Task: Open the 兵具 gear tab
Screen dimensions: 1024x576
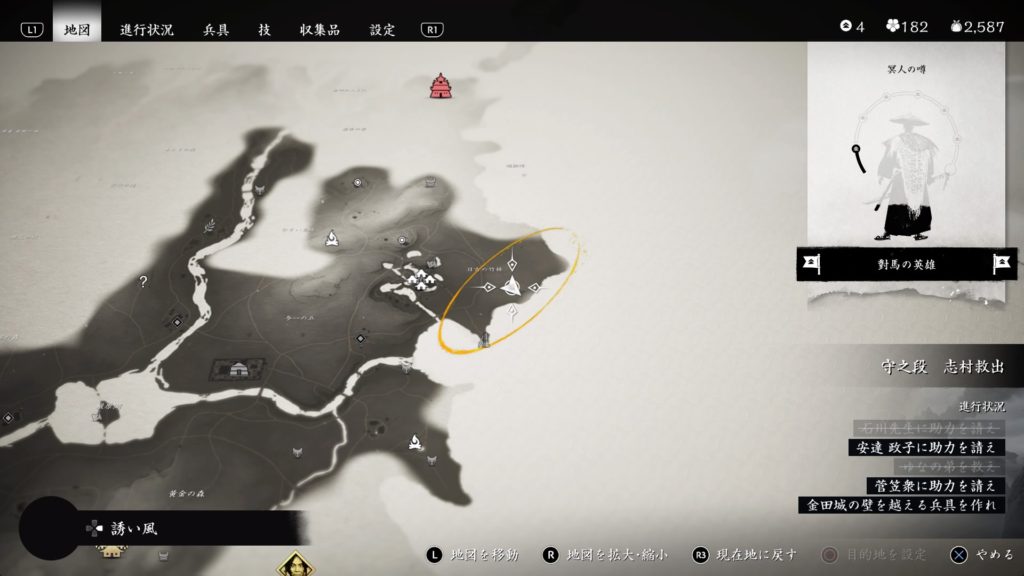Action: tap(216, 29)
